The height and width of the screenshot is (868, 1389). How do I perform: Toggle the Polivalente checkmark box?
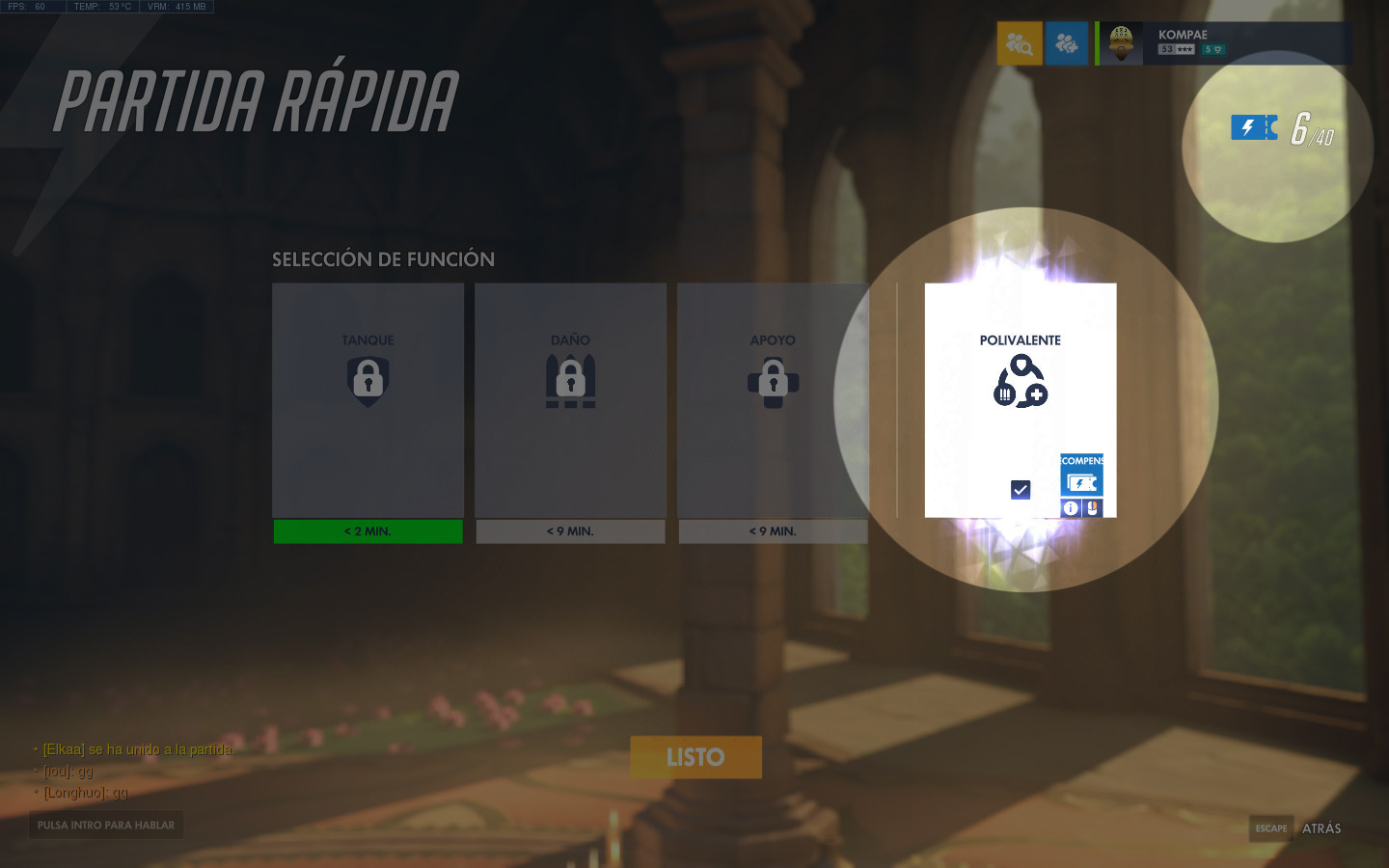point(1021,490)
